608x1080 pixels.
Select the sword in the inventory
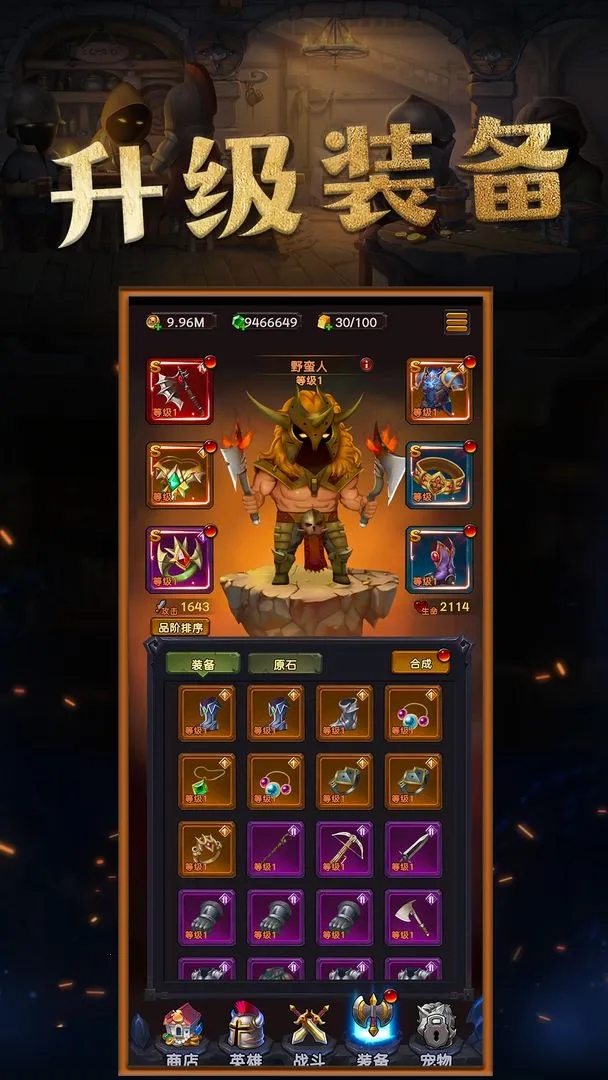pos(413,849)
